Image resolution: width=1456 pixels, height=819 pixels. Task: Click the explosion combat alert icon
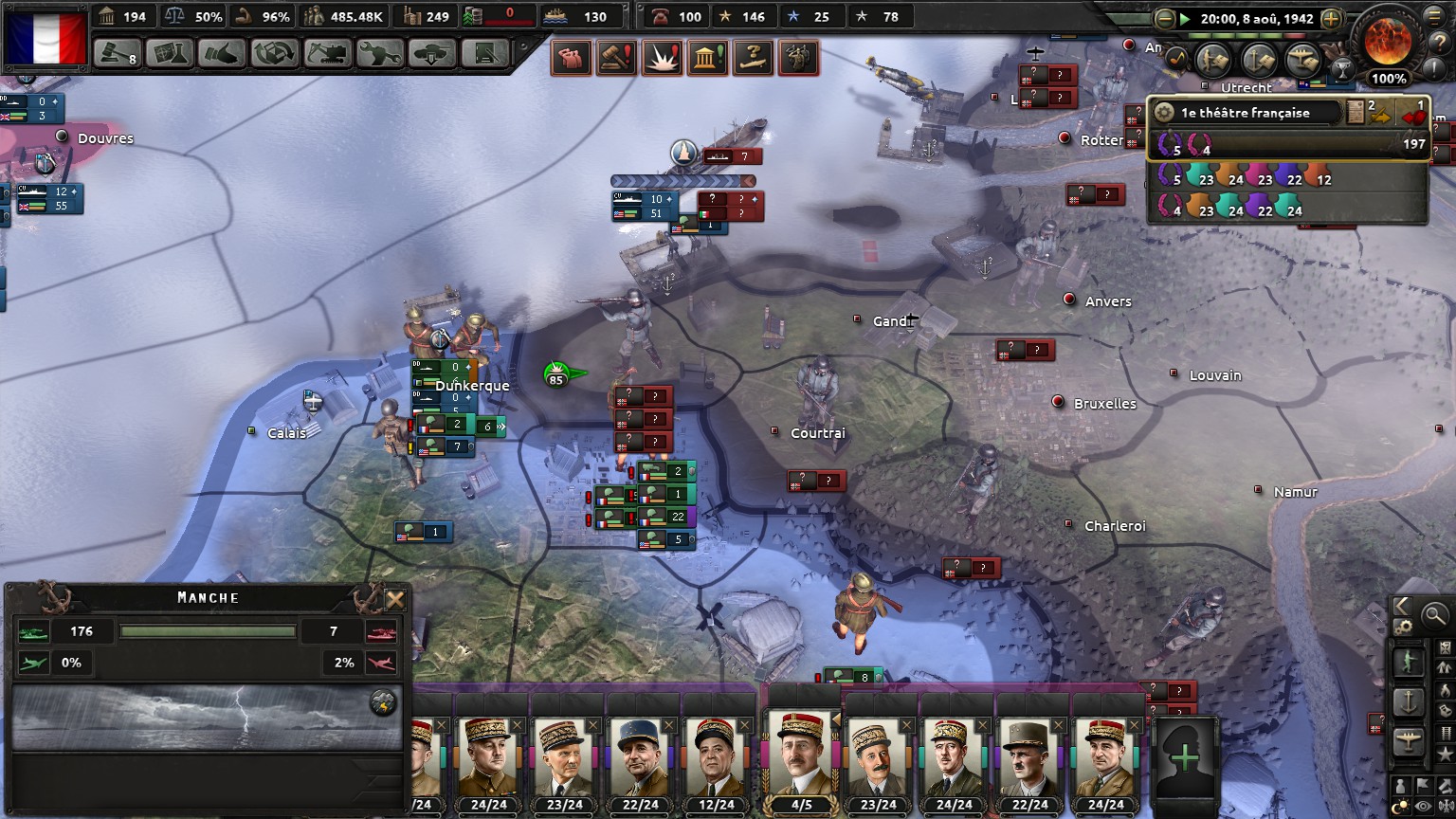click(661, 59)
